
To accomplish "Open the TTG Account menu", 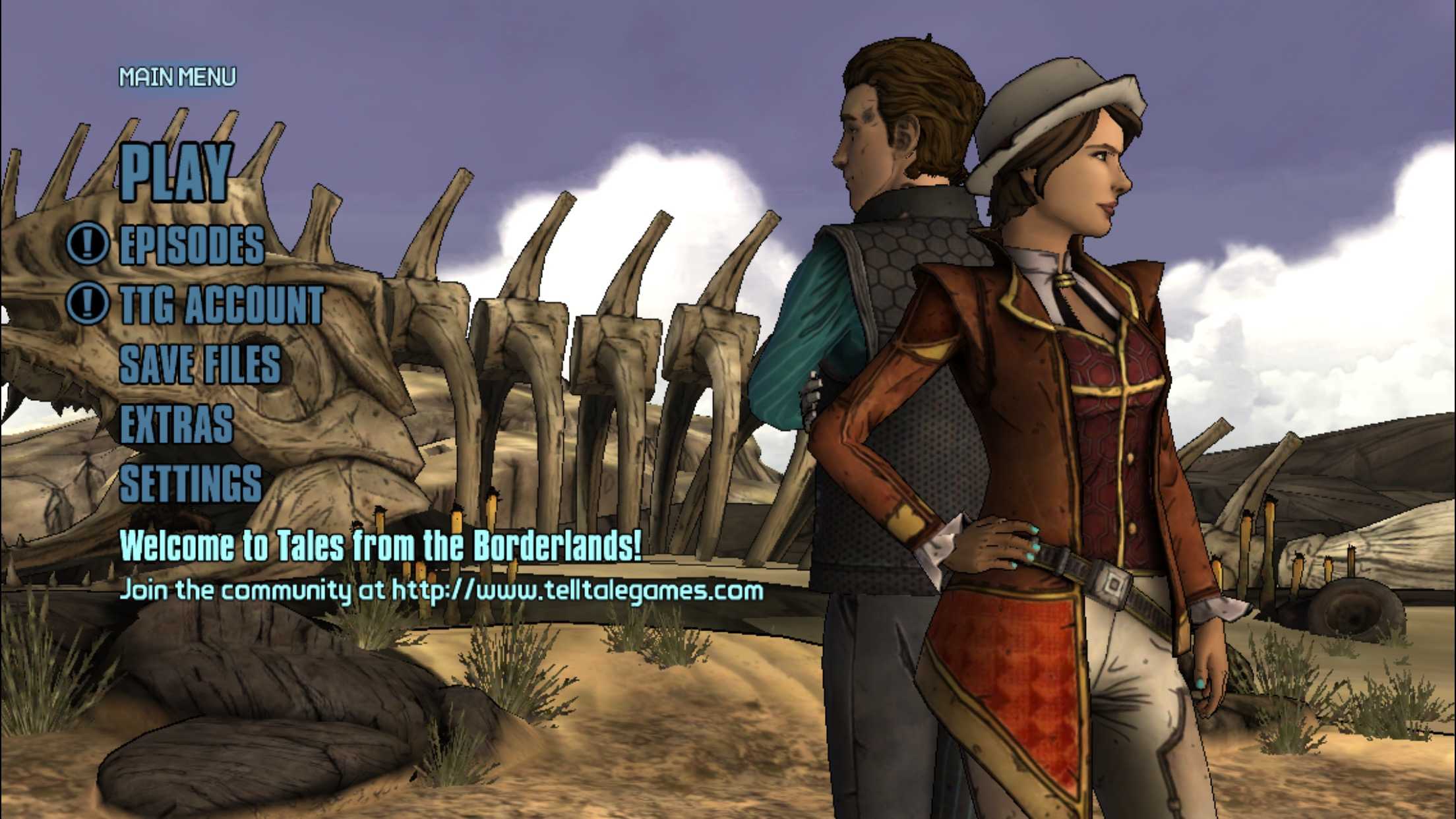I will click(x=222, y=305).
